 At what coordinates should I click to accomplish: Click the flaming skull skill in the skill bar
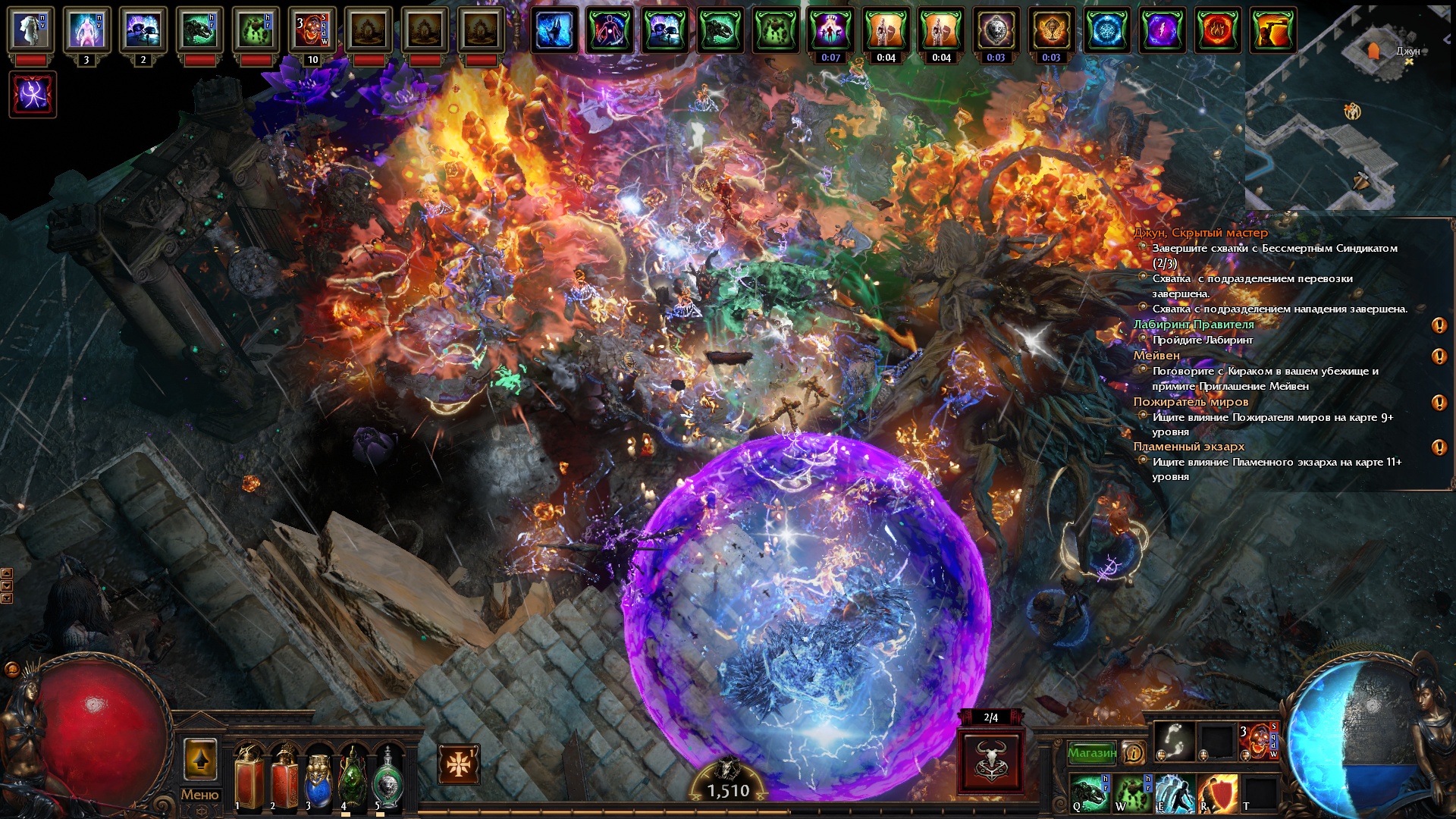click(x=1259, y=740)
